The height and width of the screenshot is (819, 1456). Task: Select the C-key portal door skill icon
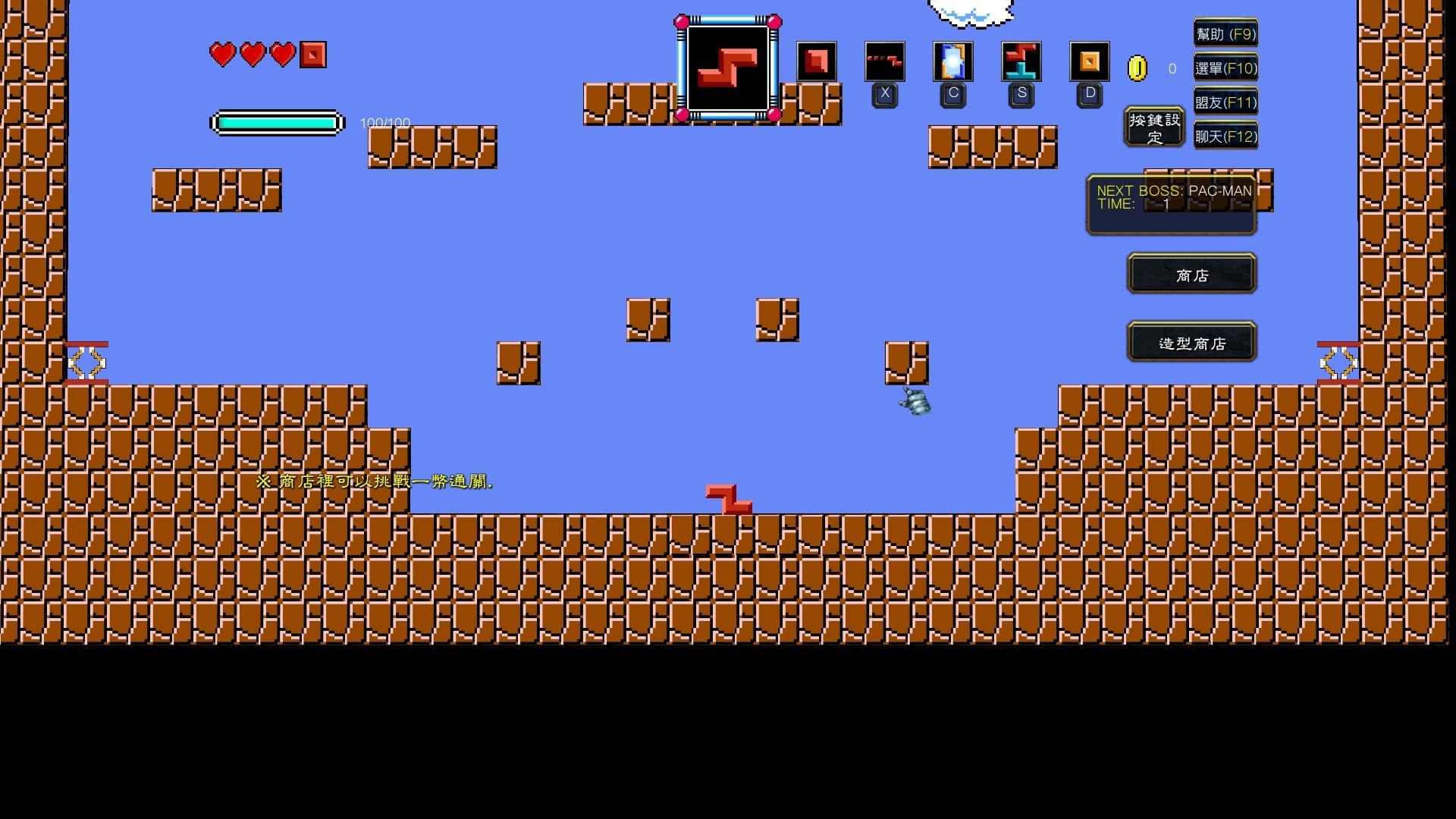coord(952,62)
